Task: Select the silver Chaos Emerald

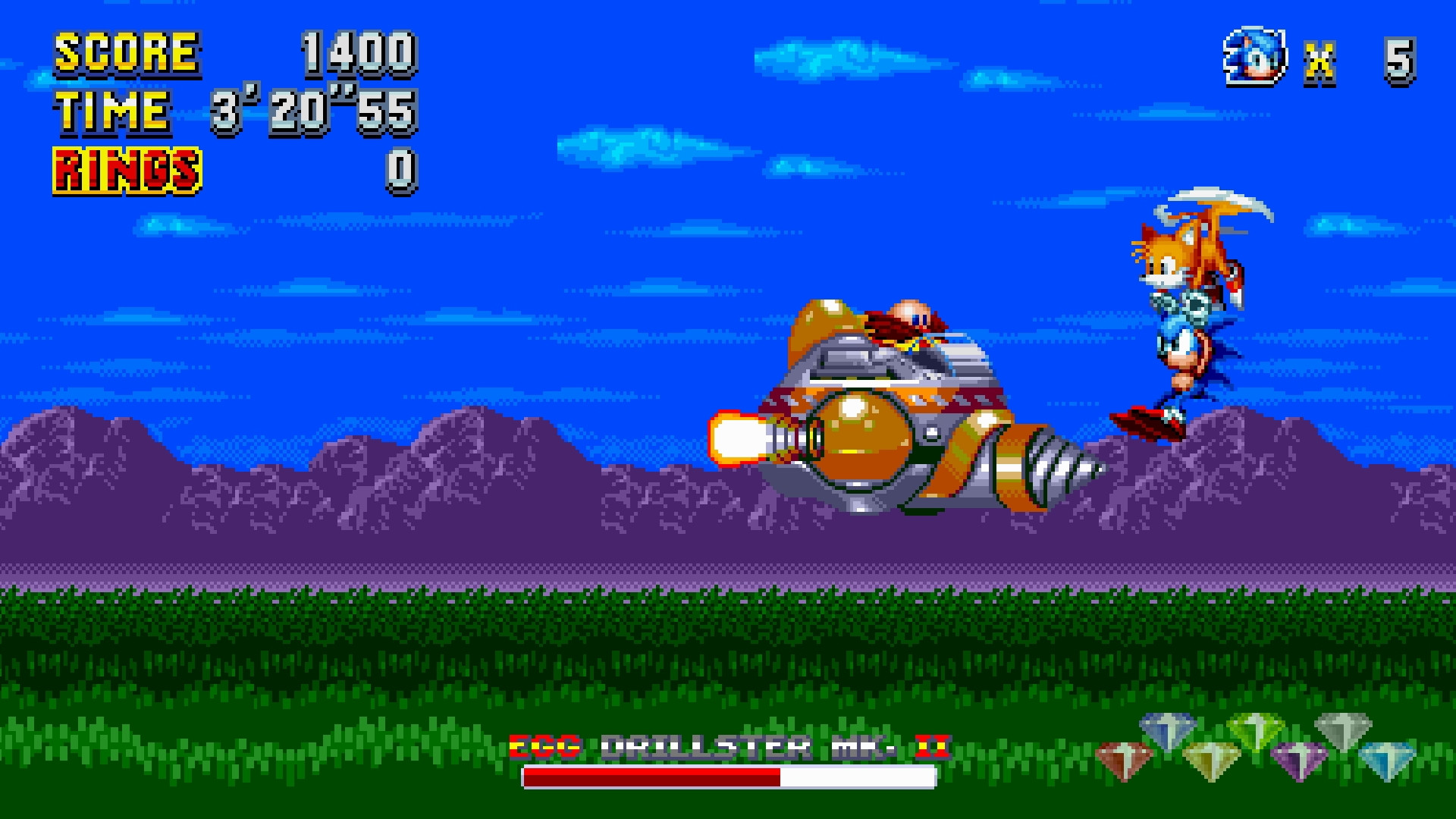Action: pos(1344,730)
